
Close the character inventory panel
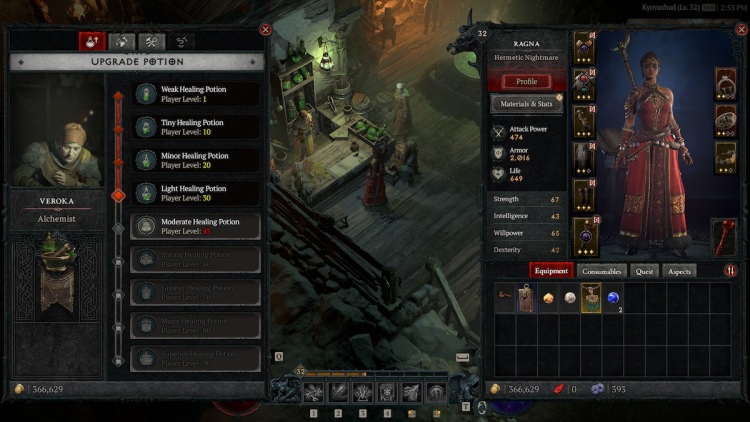click(x=738, y=30)
